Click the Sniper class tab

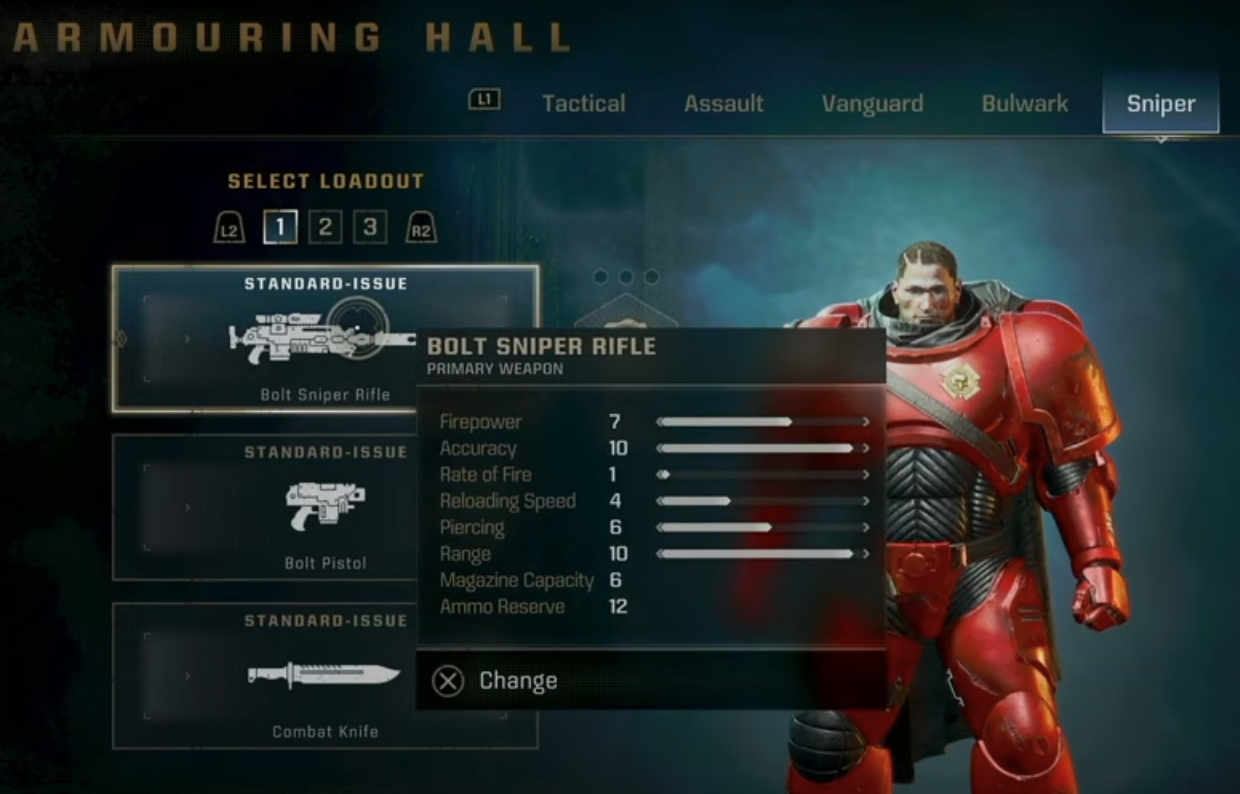[x=1160, y=104]
